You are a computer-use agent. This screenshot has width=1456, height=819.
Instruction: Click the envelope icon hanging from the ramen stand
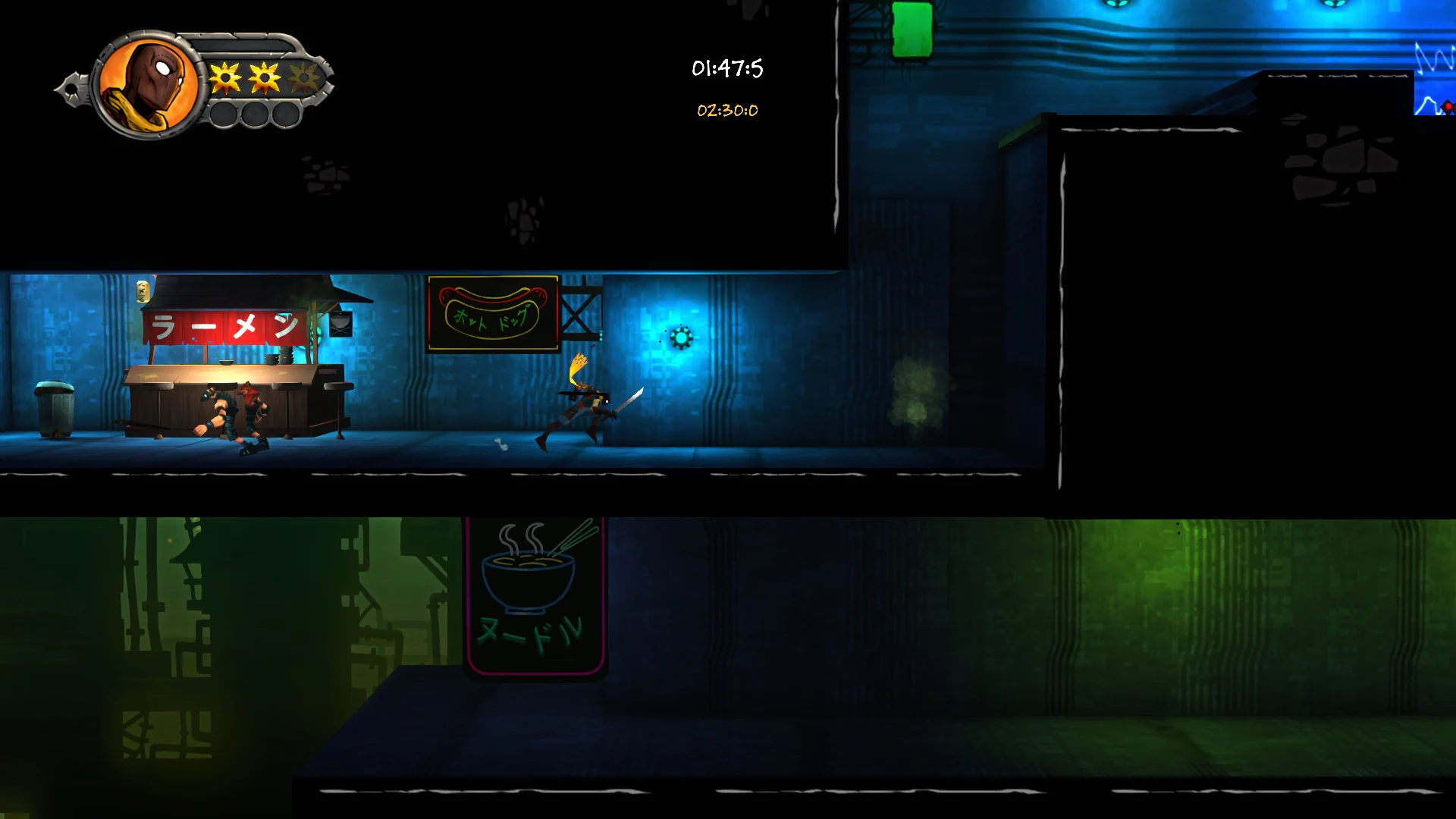[340, 325]
